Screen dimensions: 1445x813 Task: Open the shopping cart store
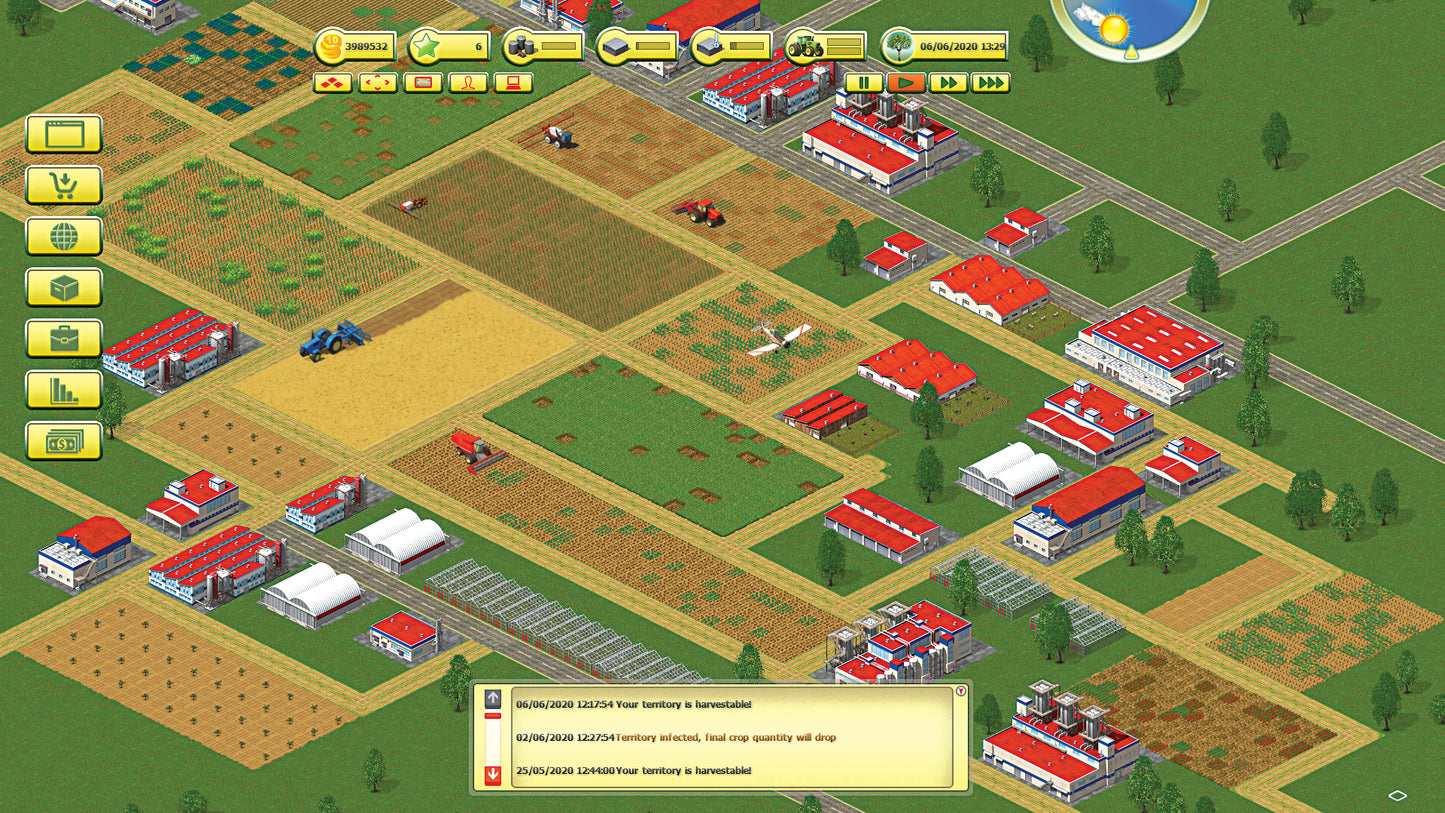point(64,185)
